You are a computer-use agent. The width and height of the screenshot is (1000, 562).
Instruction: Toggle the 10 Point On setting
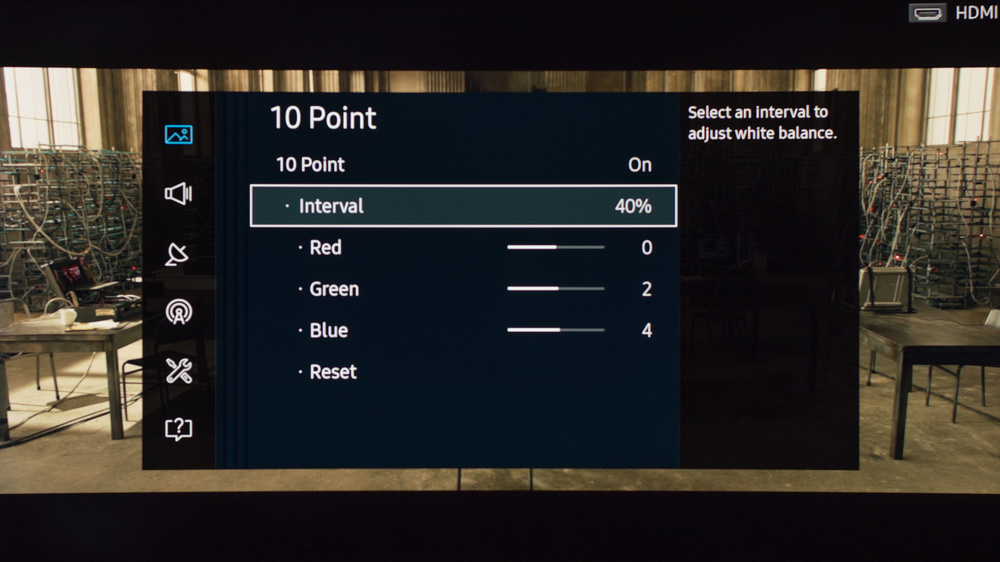click(463, 165)
